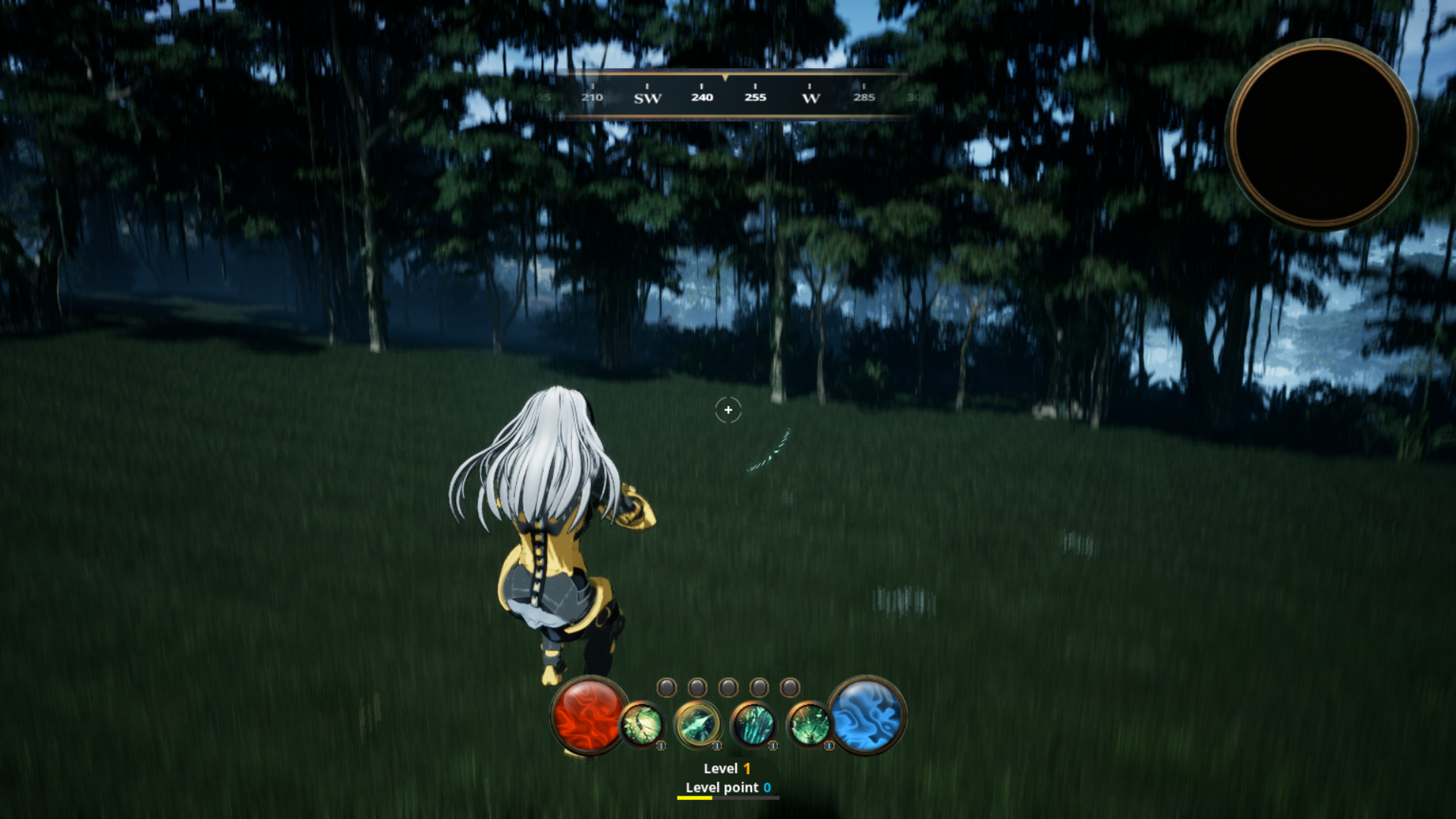Toggle the middle empty ability slot

pyautogui.click(x=728, y=688)
